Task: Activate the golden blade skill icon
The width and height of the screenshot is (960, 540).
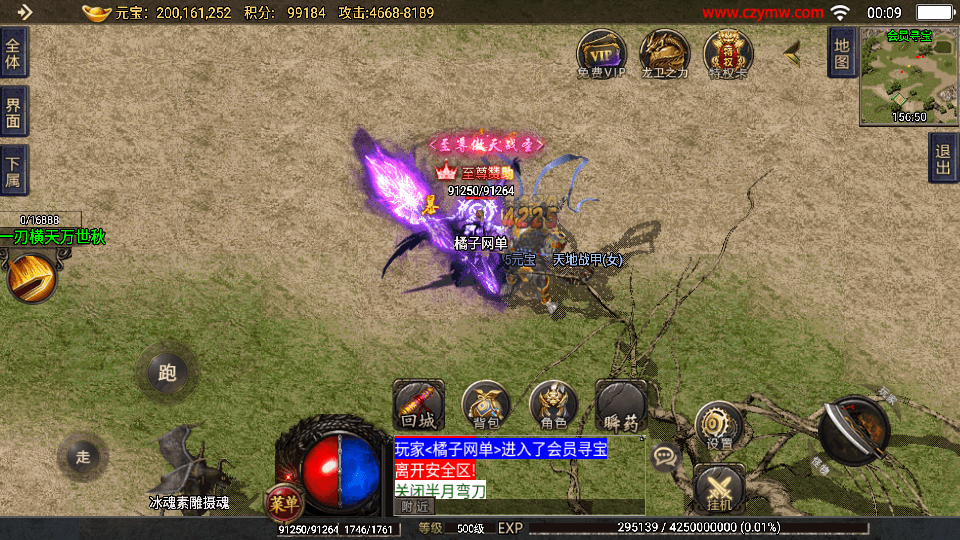Action: click(30, 276)
